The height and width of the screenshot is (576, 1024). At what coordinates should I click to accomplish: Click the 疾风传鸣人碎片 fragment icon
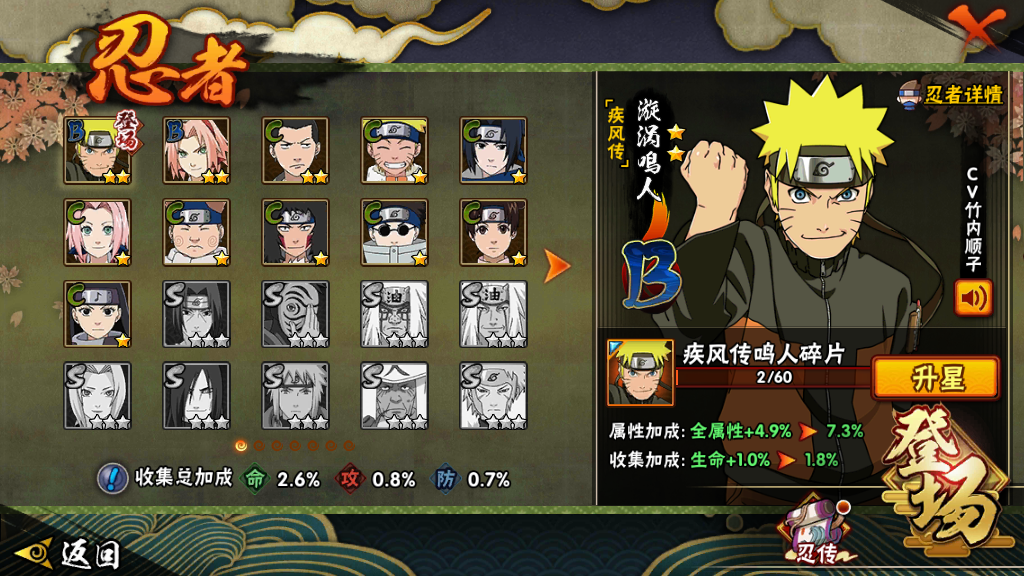[640, 372]
